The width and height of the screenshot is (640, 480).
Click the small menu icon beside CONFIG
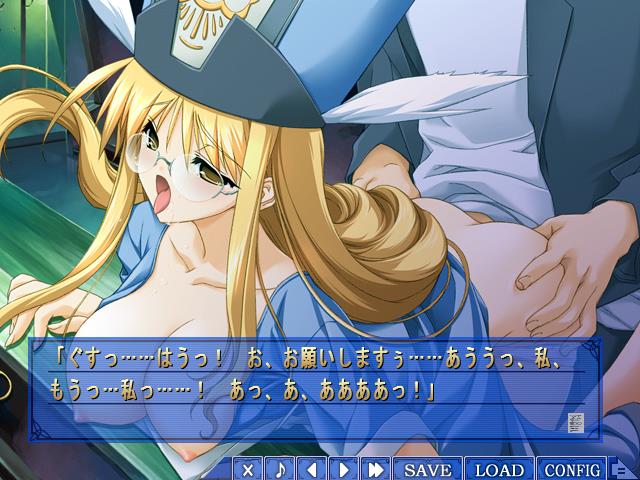tap(620, 469)
